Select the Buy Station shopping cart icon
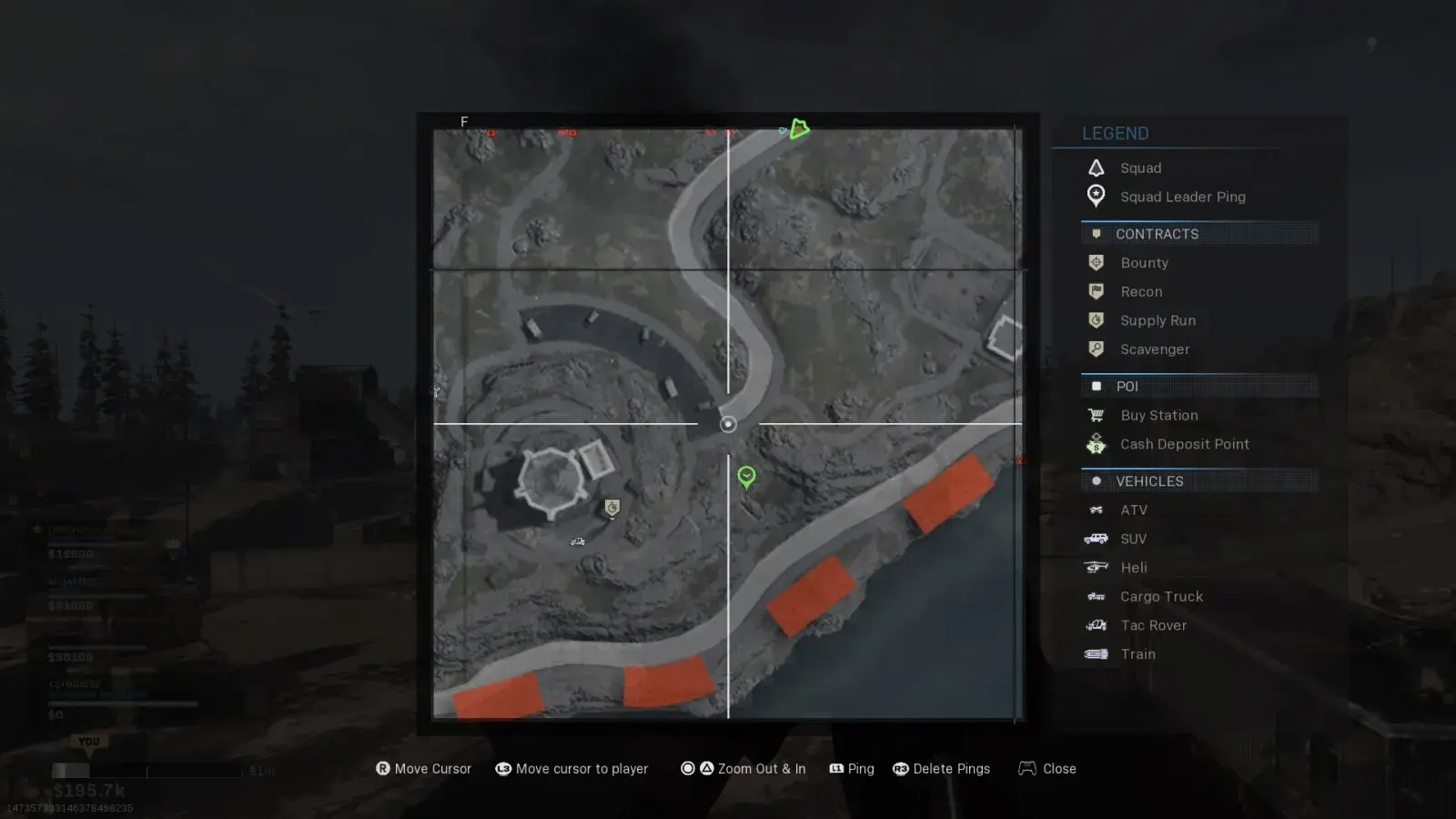The width and height of the screenshot is (1456, 819). pyautogui.click(x=1096, y=415)
